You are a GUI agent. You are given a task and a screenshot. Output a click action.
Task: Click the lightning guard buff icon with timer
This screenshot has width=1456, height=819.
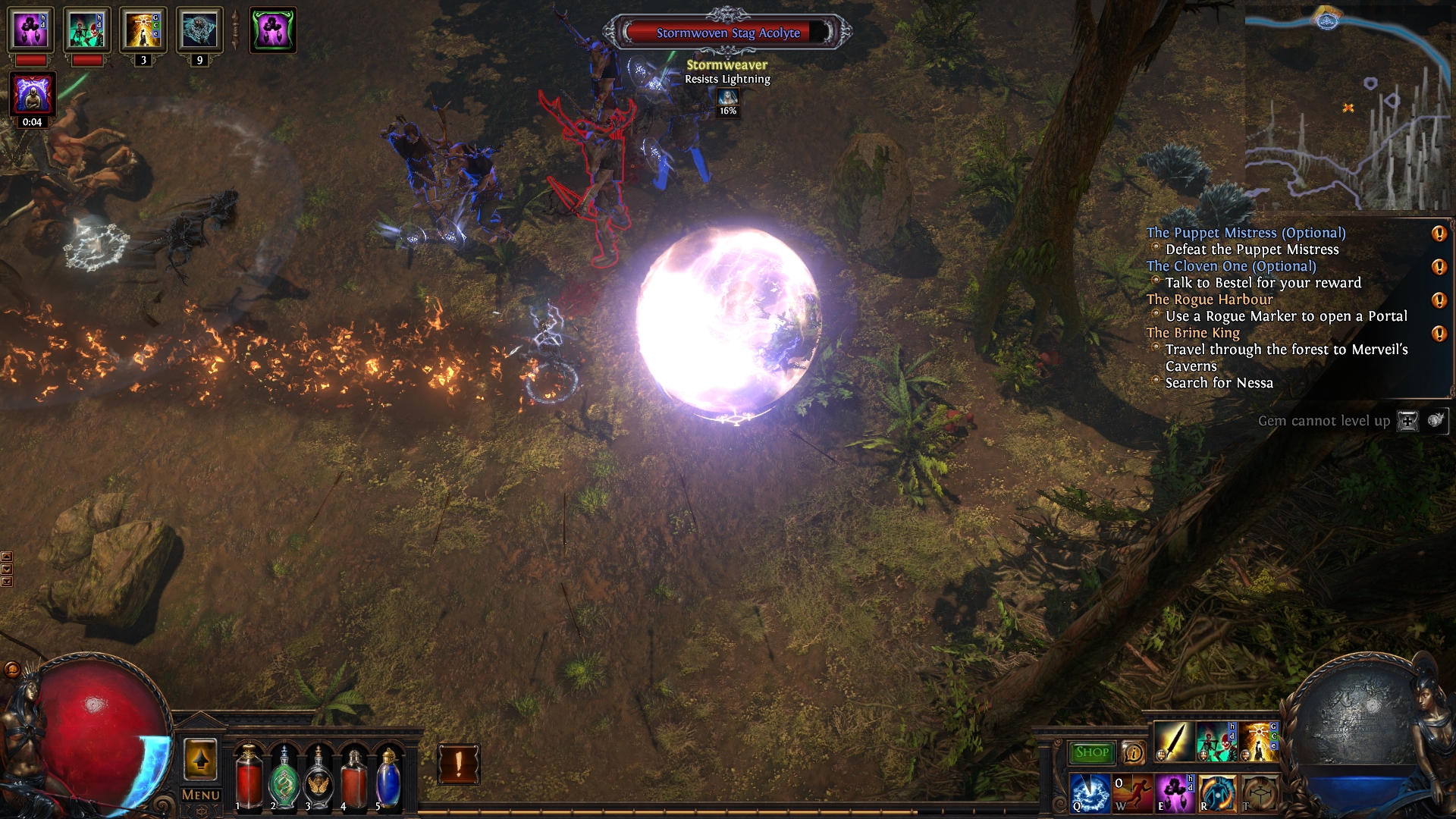point(32,94)
